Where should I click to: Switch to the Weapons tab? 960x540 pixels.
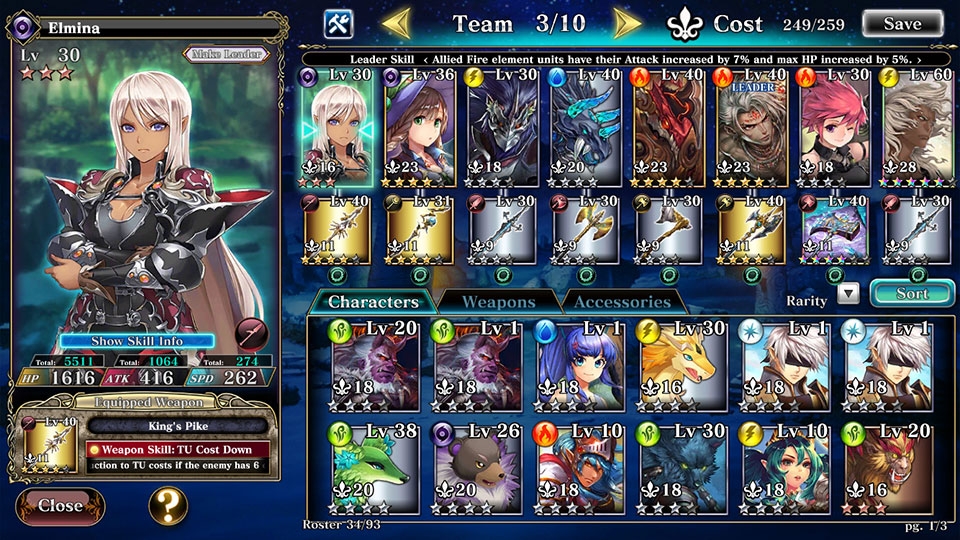click(499, 301)
